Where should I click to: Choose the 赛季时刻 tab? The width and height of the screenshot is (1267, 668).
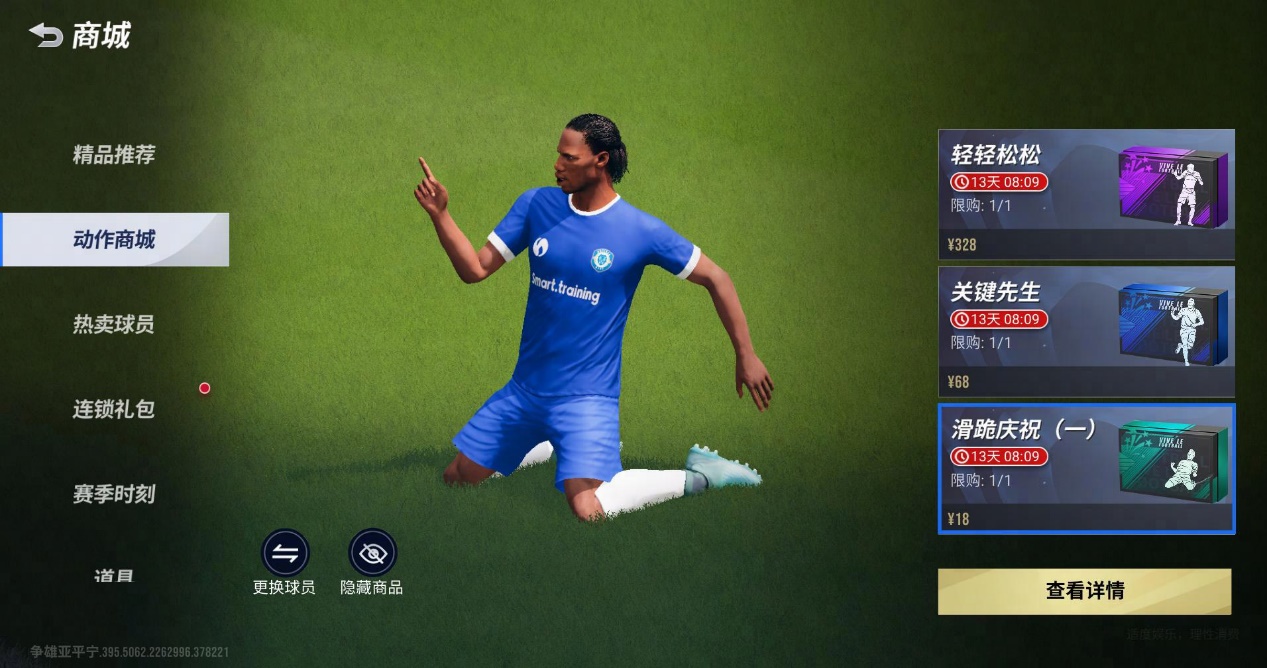[114, 494]
